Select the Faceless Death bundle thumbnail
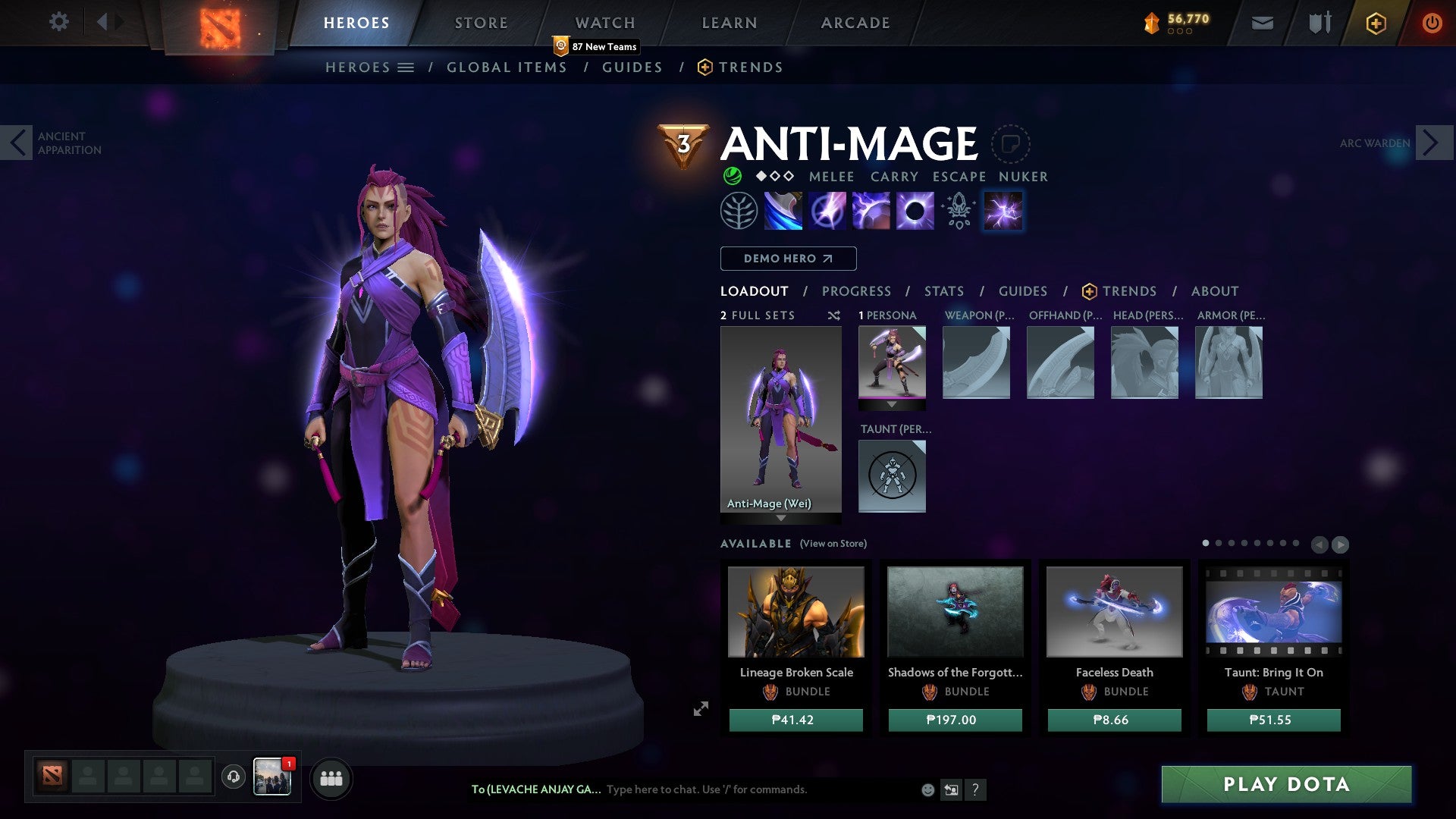Screen dimensions: 1456x819 [x=1114, y=611]
